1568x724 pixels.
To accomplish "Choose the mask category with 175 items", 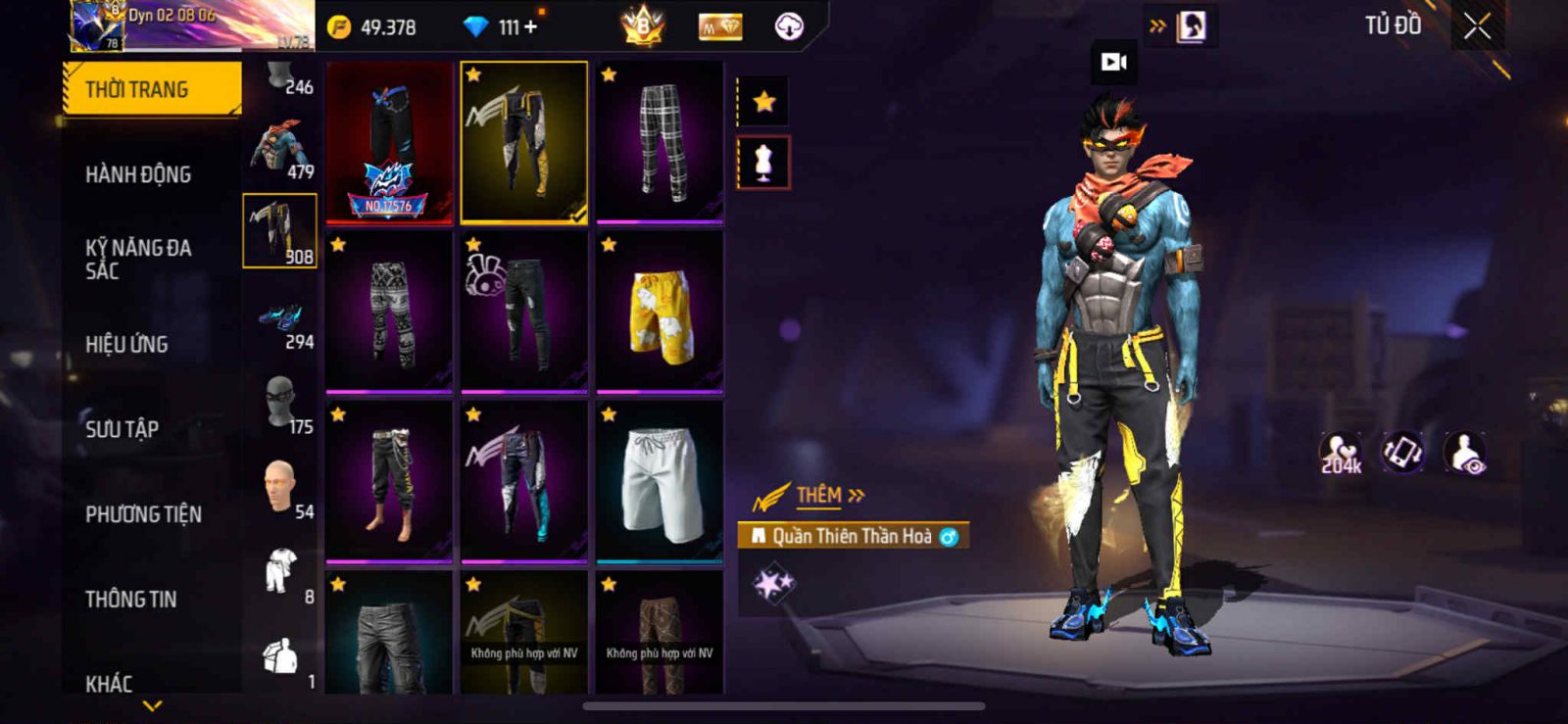I will tap(281, 405).
